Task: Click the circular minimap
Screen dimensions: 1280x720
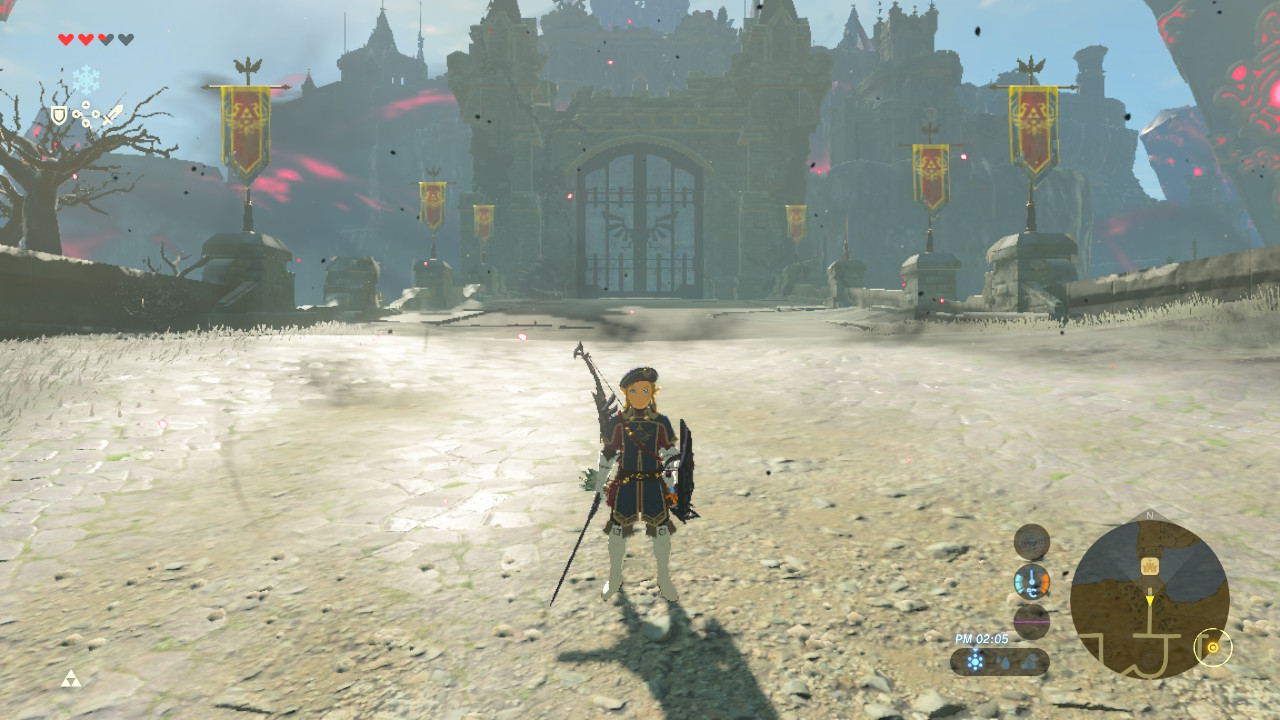Action: 1149,599
